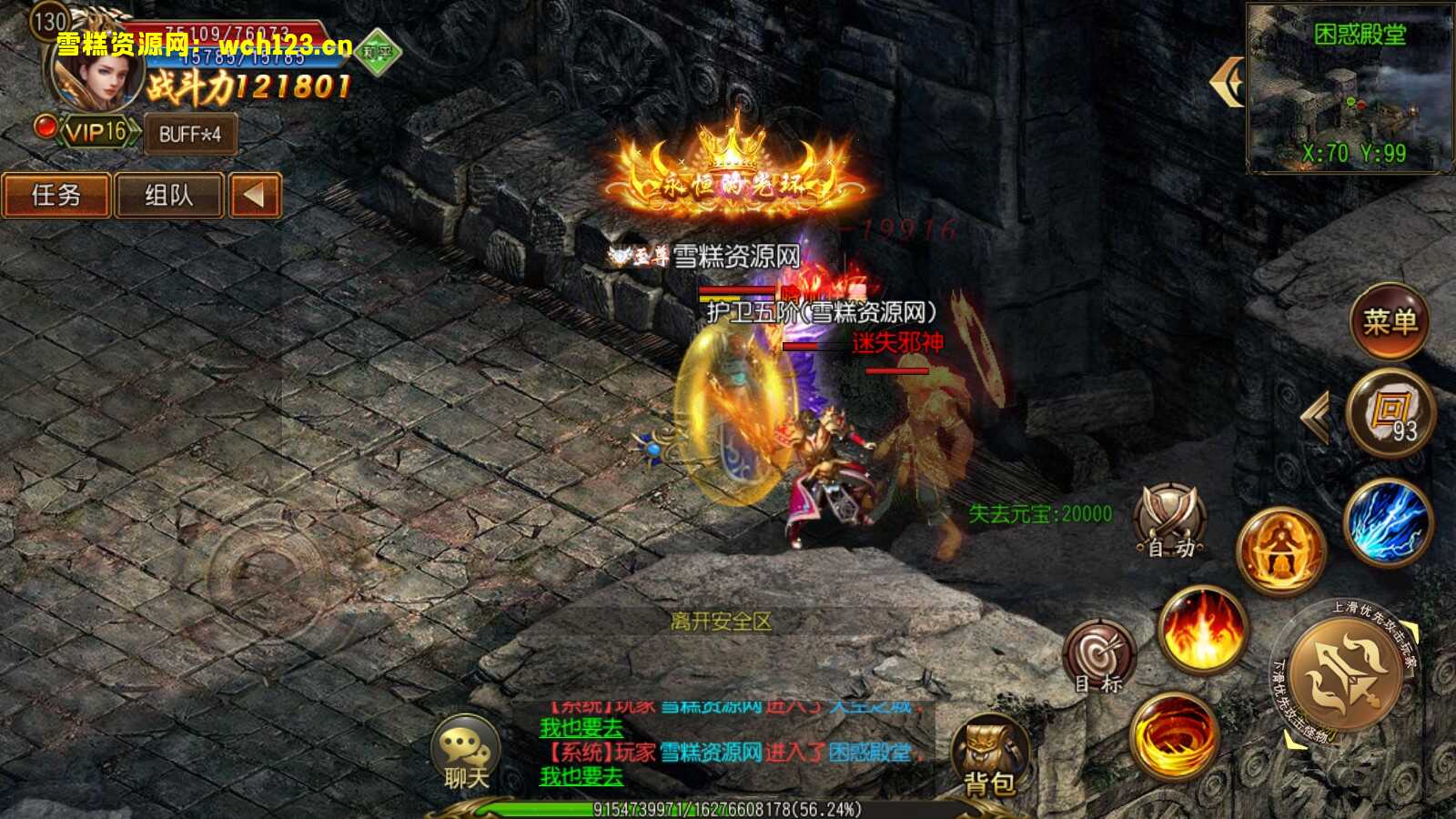Open the 聊天 chat window
Viewport: 1456px width, 819px height.
click(x=464, y=751)
